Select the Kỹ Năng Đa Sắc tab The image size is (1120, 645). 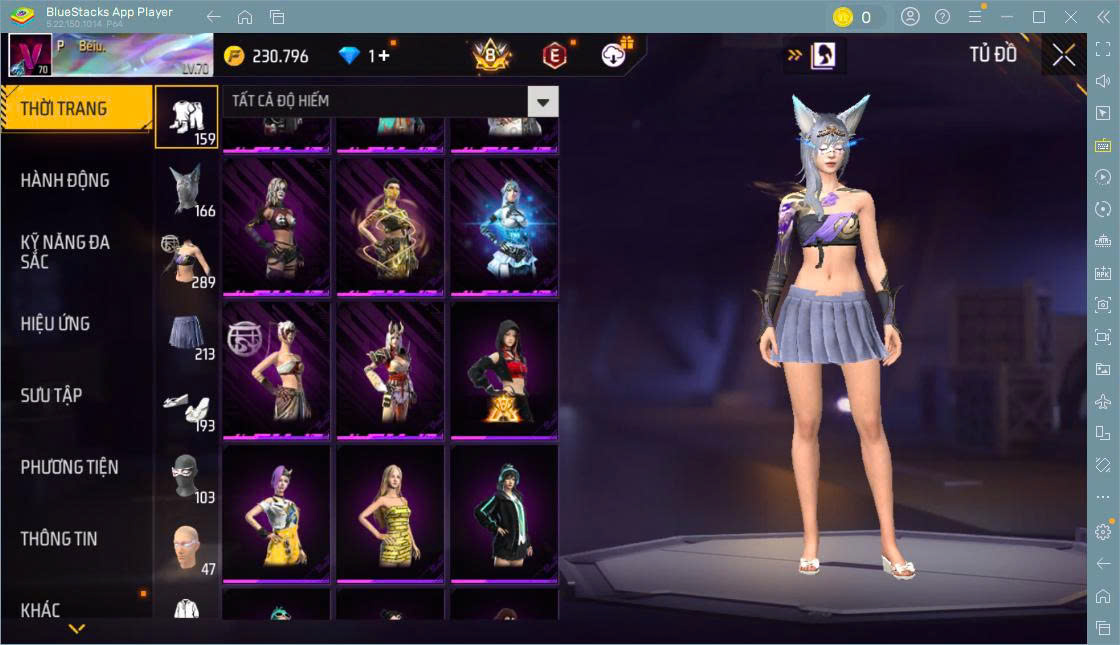[x=65, y=252]
